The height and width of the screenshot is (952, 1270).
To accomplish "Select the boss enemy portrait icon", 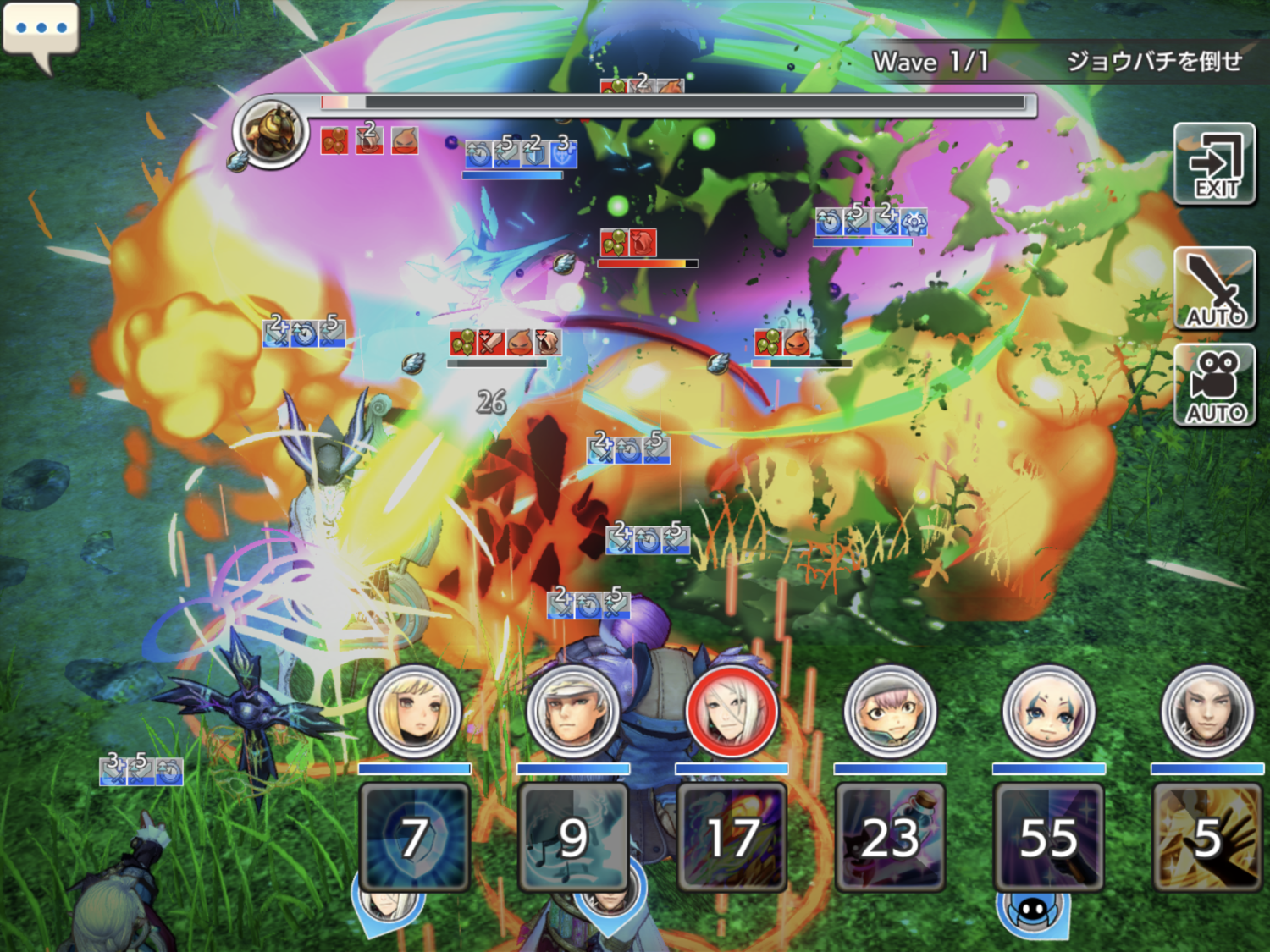I will (272, 132).
